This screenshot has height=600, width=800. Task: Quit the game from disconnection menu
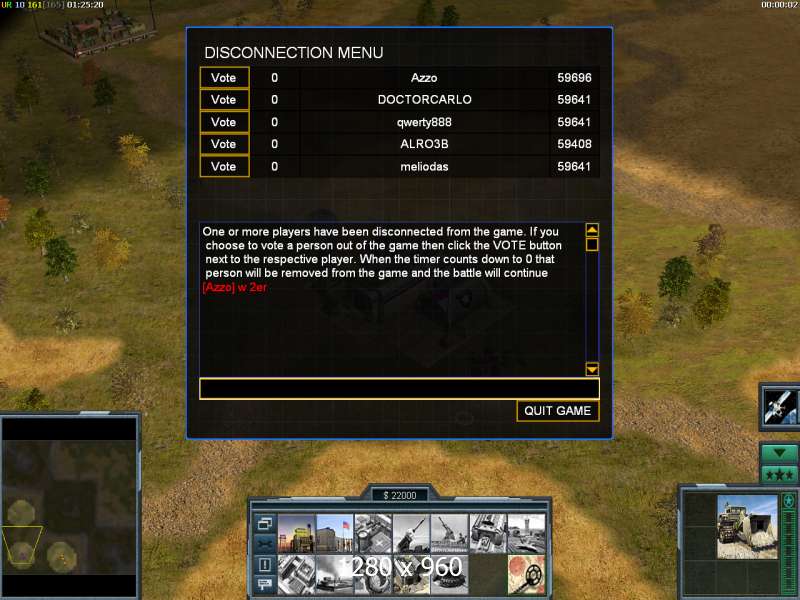[558, 411]
